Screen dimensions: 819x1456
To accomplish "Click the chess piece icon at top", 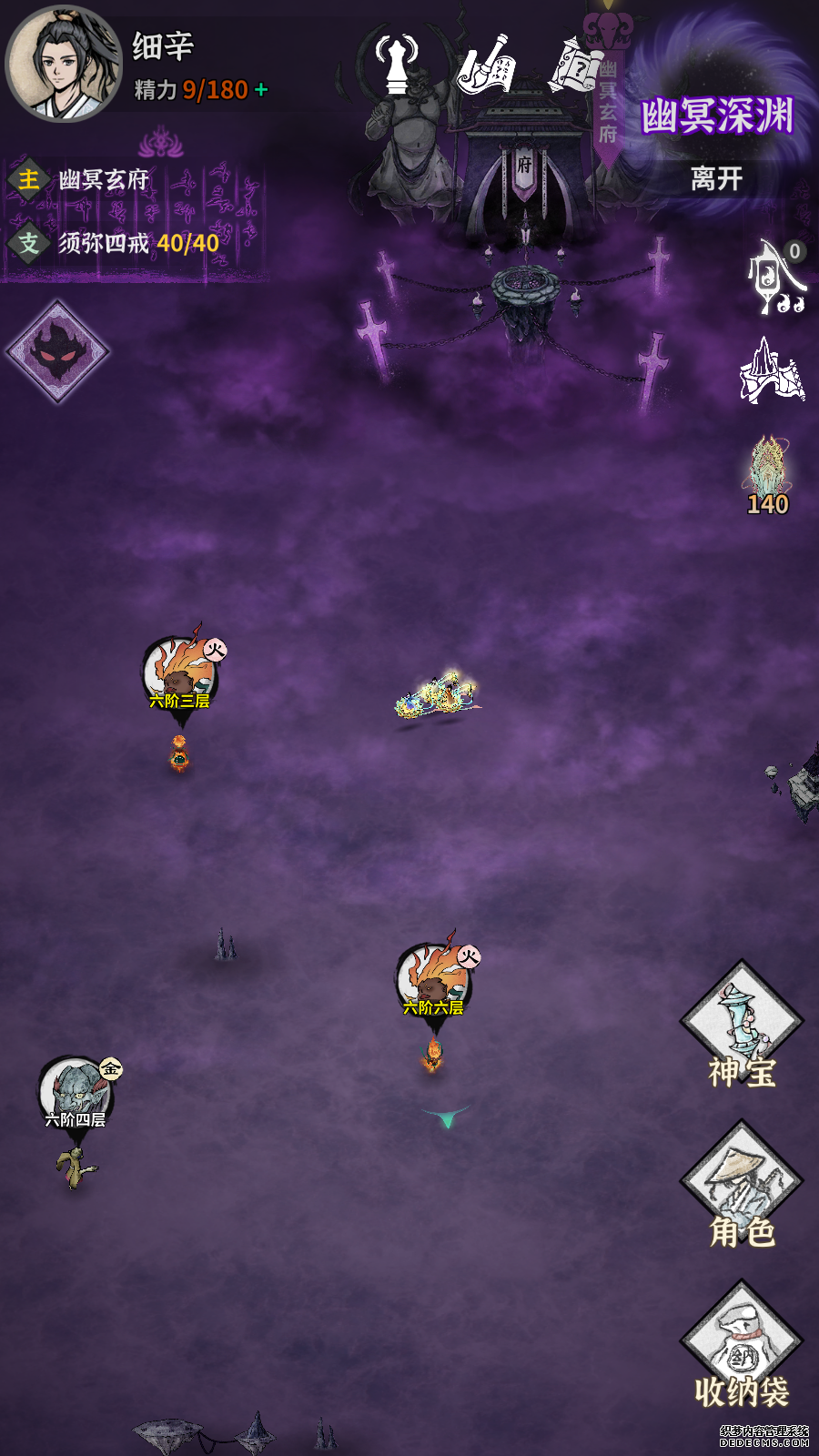I will pyautogui.click(x=397, y=64).
